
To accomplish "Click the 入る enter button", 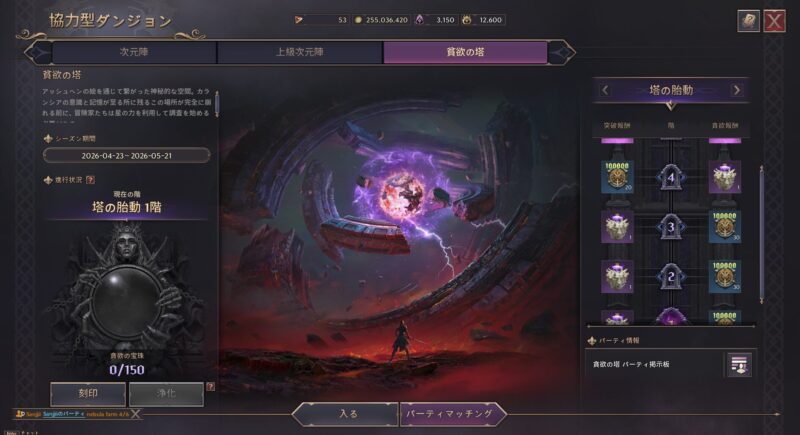I will (346, 413).
